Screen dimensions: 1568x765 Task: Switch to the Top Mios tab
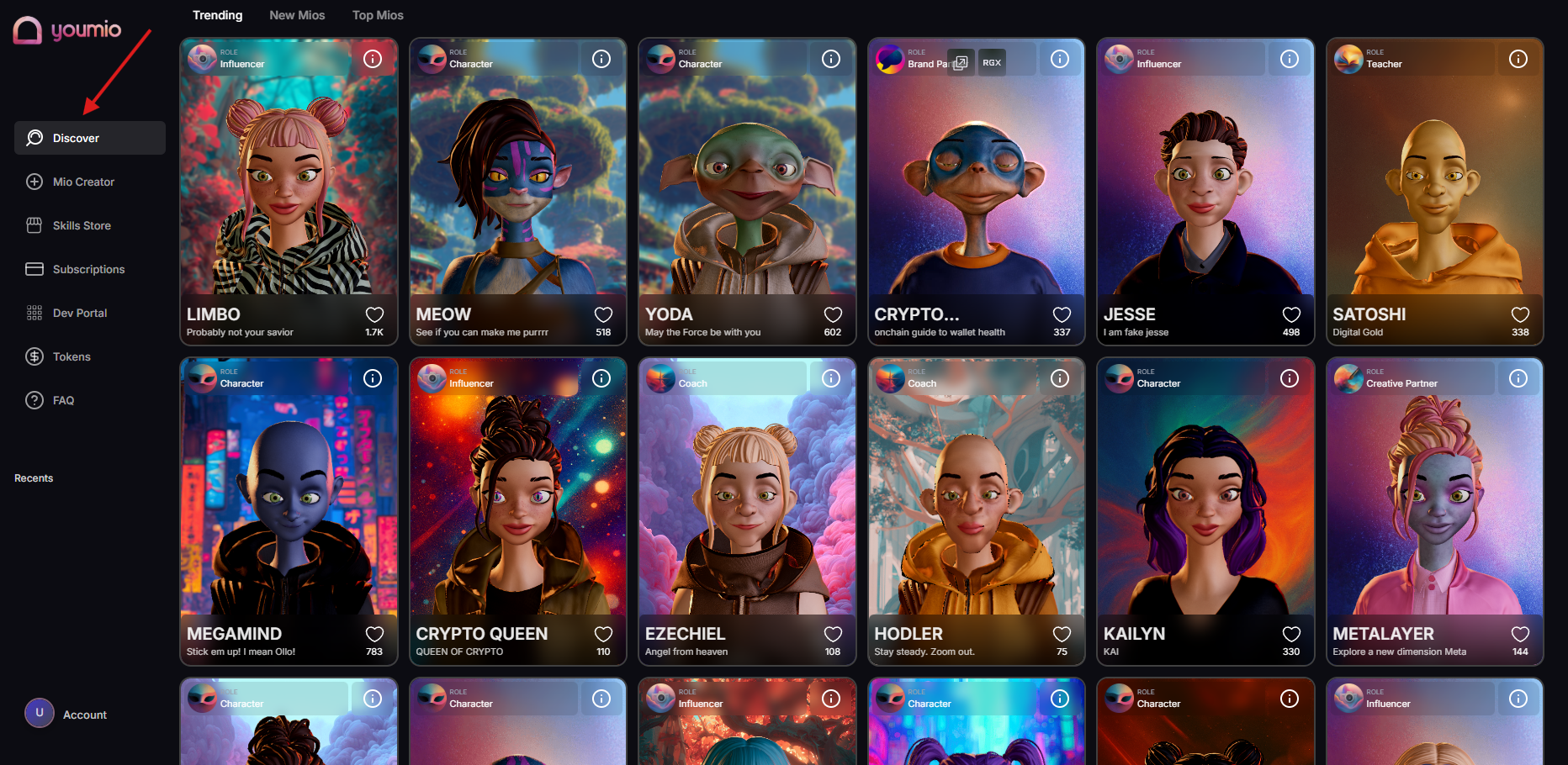(x=378, y=15)
